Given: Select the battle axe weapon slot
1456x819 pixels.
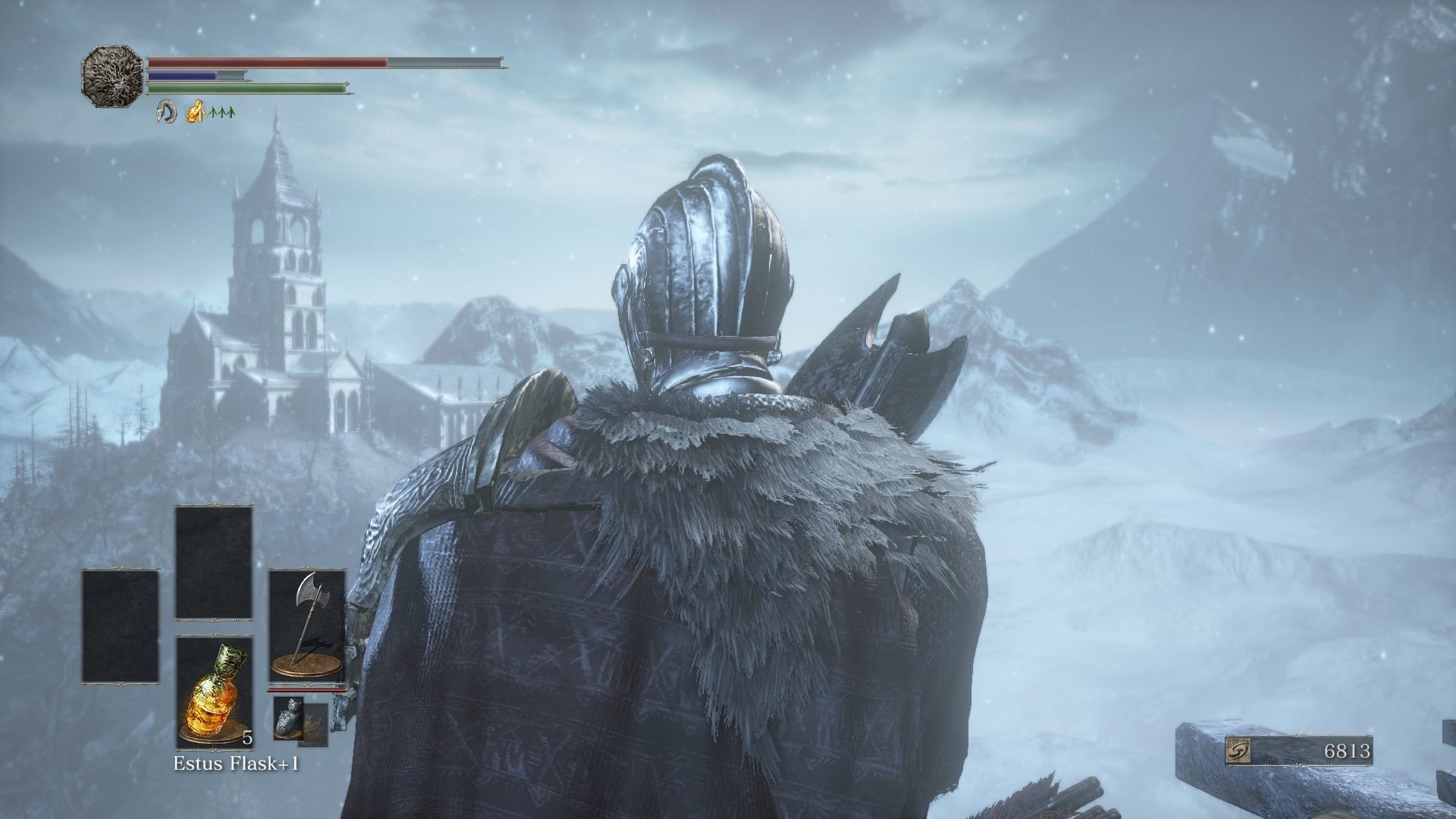Looking at the screenshot, I should (x=307, y=626).
